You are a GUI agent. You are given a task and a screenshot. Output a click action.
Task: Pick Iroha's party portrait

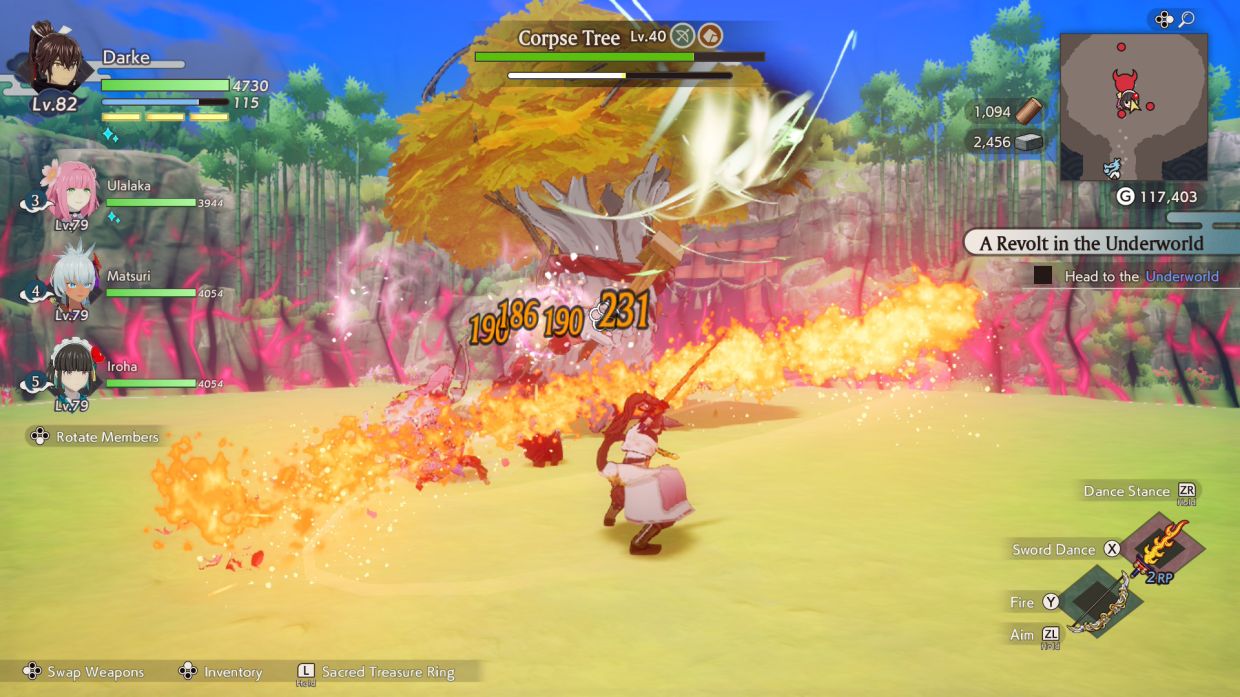pos(71,371)
